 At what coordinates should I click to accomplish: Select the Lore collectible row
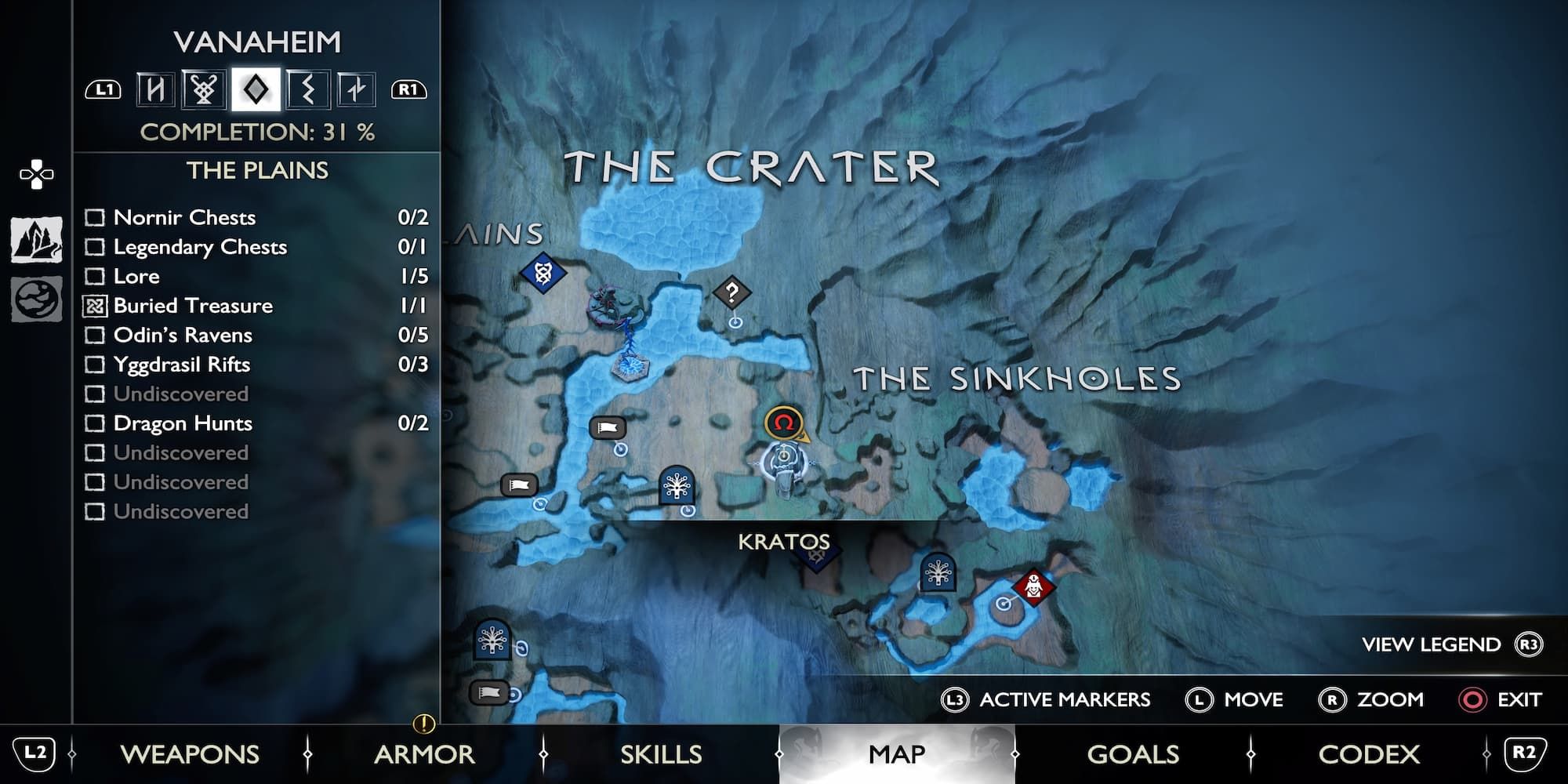click(x=136, y=276)
